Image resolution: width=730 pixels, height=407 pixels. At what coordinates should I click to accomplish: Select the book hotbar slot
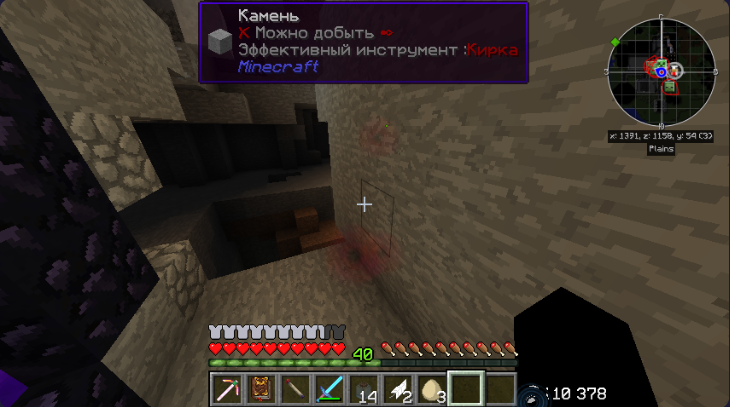tap(261, 388)
